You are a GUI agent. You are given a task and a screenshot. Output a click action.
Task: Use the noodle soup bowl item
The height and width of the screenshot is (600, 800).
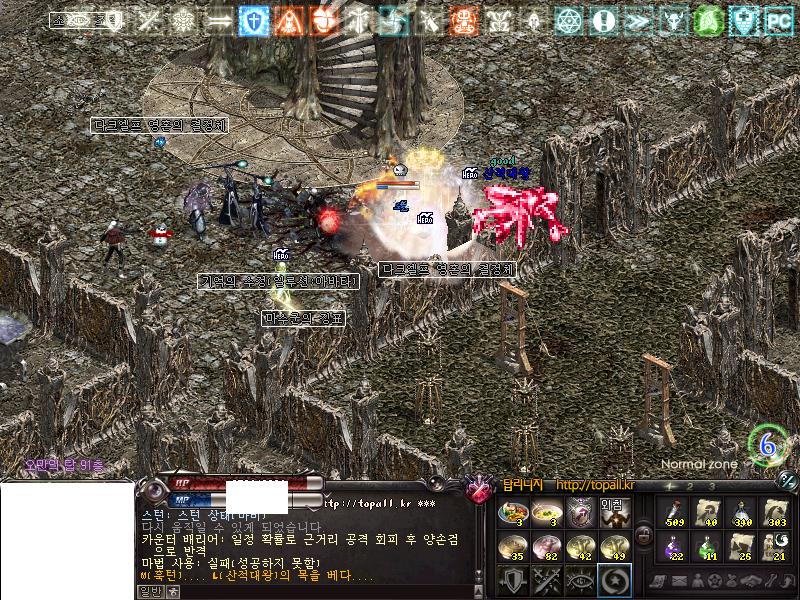(x=546, y=512)
